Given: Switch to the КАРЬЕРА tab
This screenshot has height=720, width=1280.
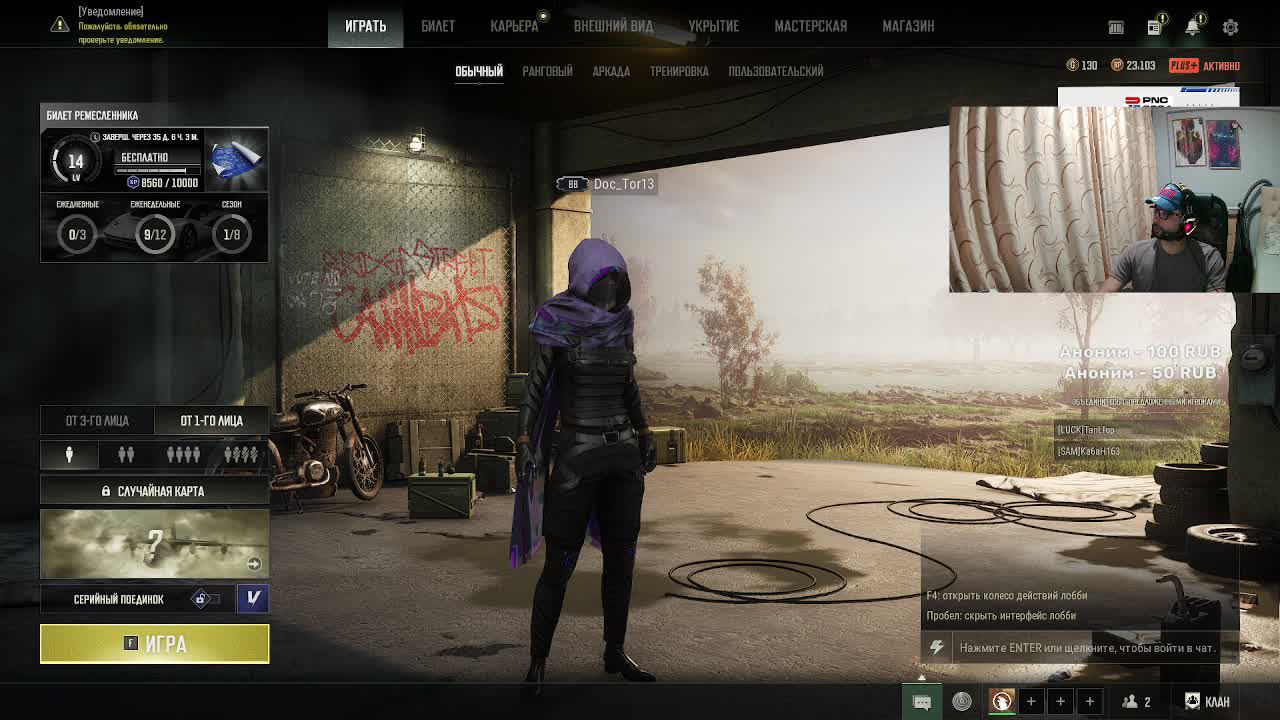Looking at the screenshot, I should (514, 26).
